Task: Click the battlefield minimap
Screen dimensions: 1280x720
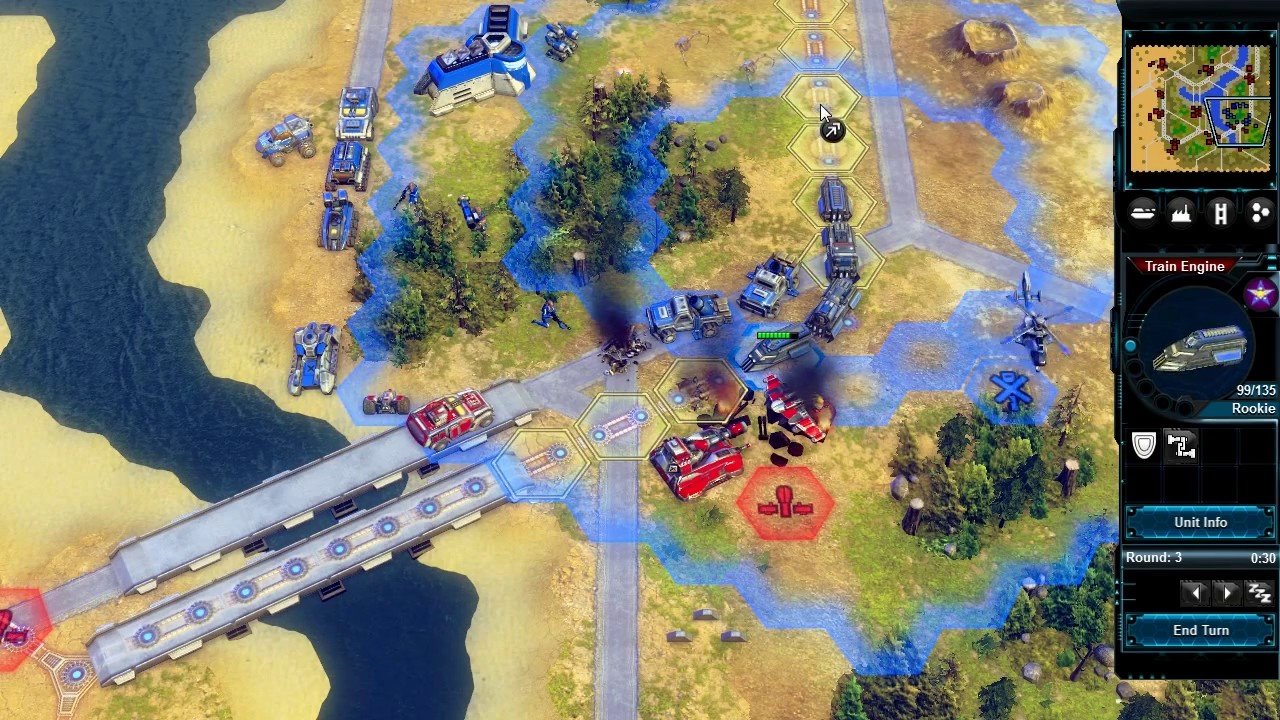Action: click(1198, 108)
